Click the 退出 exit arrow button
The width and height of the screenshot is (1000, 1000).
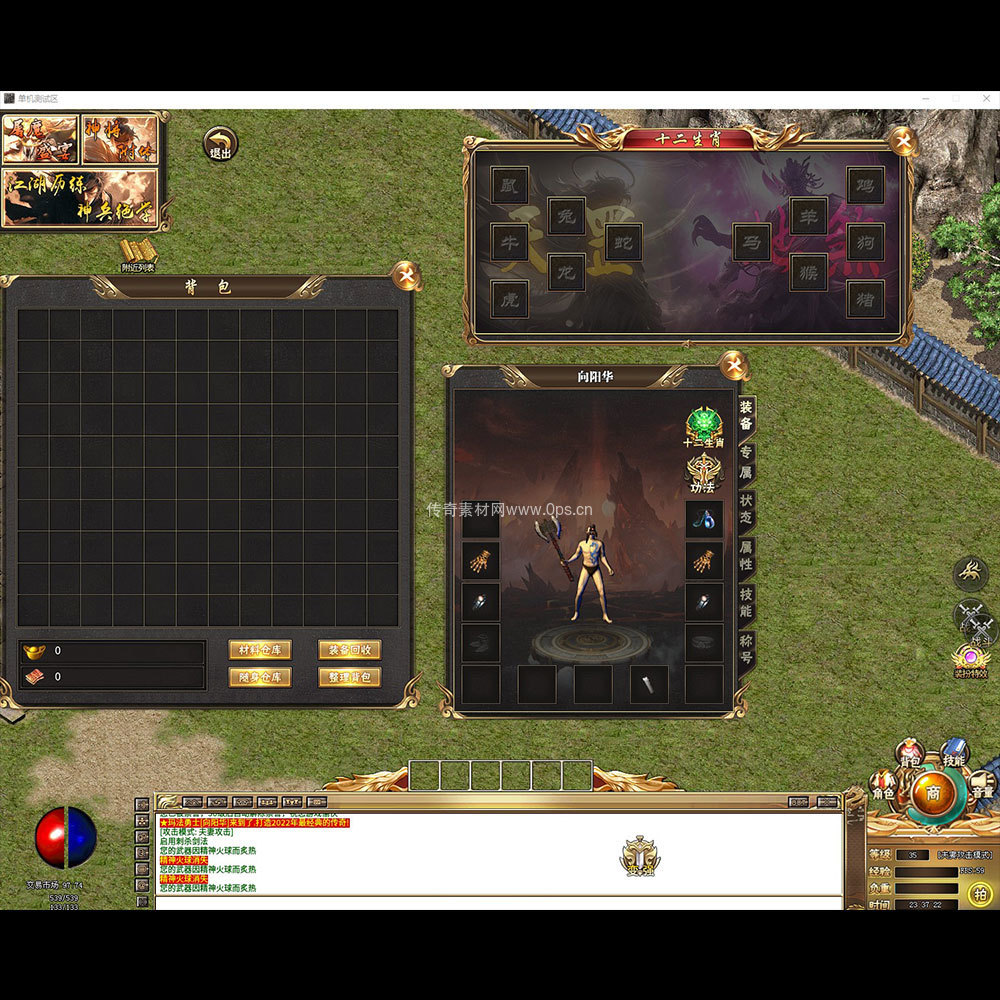coord(220,144)
